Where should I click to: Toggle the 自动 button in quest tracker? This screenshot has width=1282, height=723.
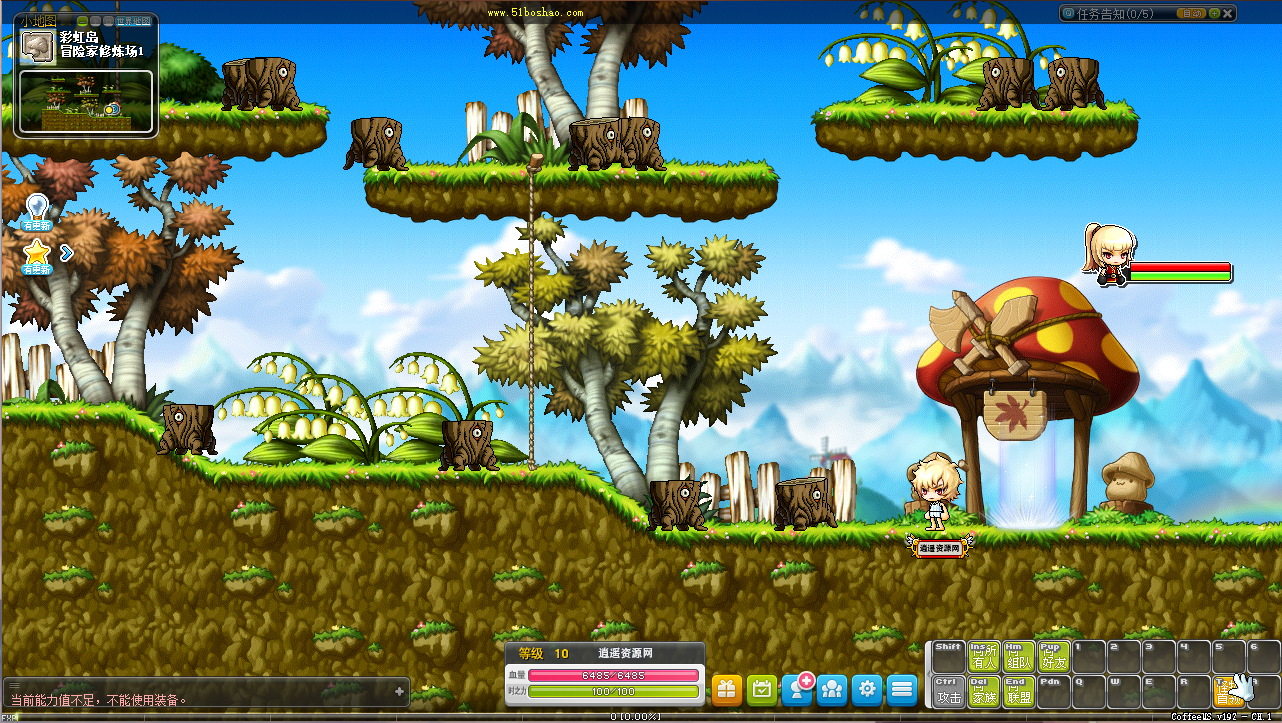coord(1191,14)
